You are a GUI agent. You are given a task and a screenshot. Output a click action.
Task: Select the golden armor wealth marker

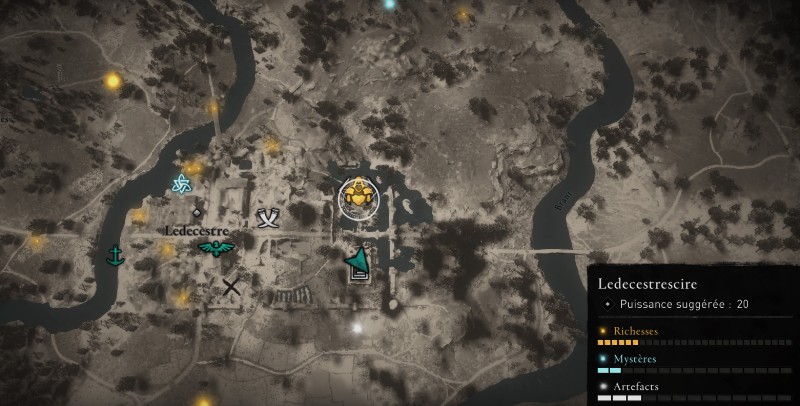coord(357,197)
